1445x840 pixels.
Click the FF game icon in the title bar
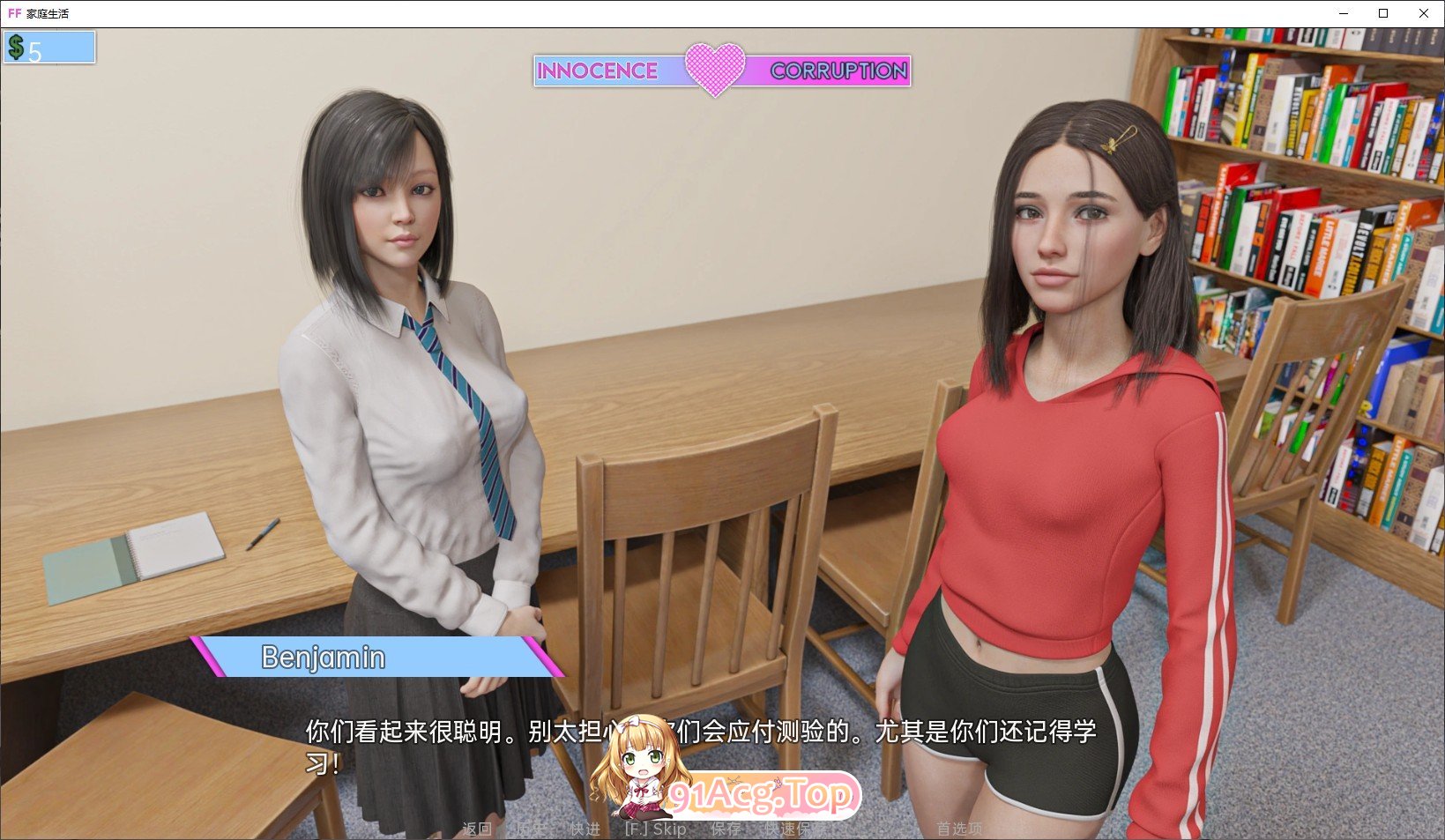point(14,12)
